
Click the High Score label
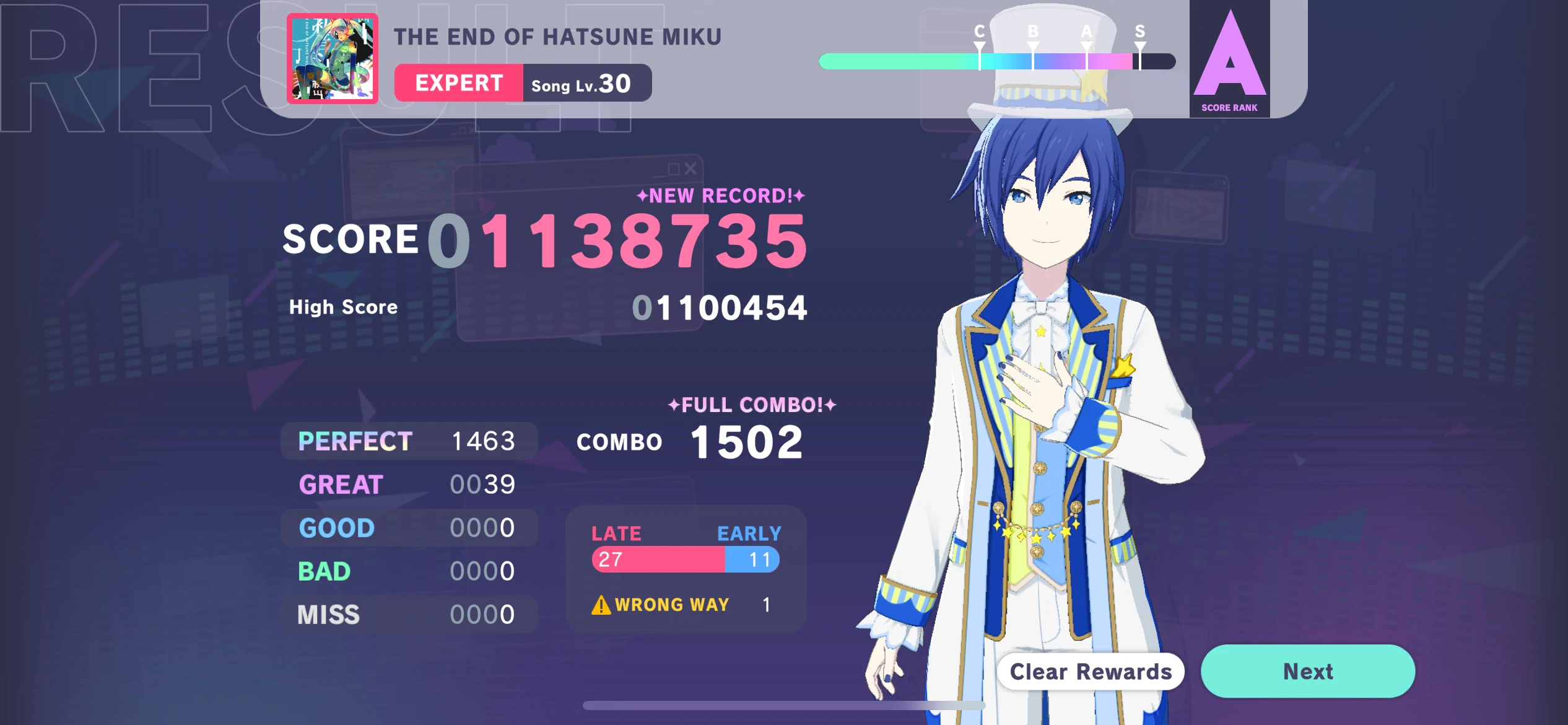click(342, 306)
